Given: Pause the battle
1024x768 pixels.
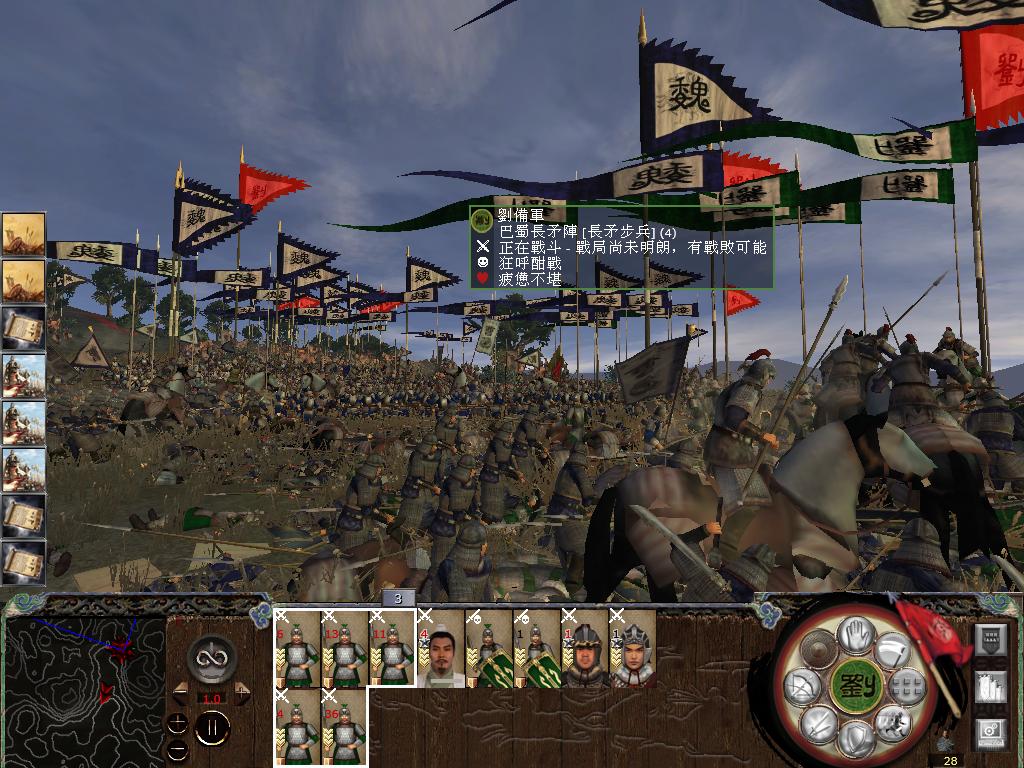Looking at the screenshot, I should (x=212, y=727).
